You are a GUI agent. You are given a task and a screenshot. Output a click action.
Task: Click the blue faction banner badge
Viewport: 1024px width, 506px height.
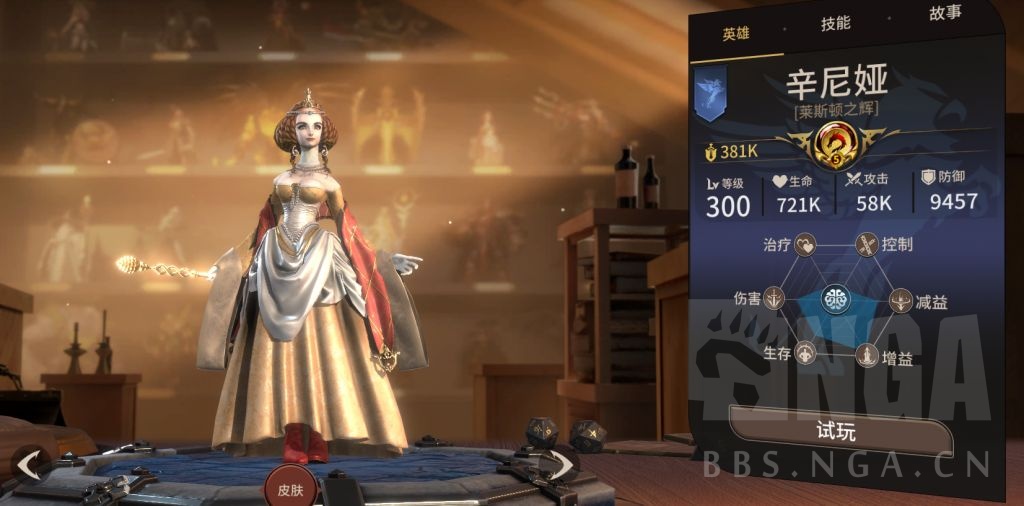point(710,94)
